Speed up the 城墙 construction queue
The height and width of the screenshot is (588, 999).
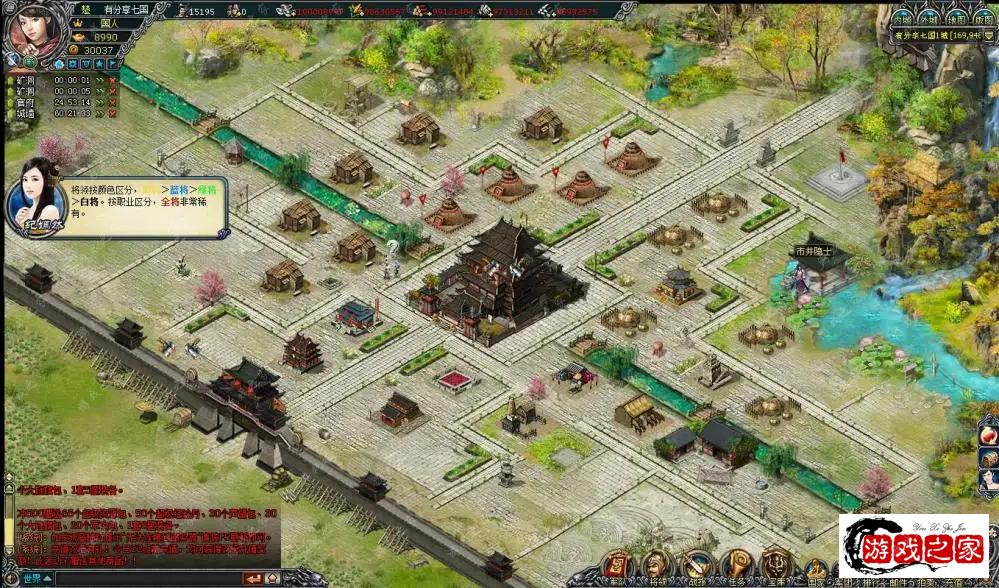click(x=100, y=113)
